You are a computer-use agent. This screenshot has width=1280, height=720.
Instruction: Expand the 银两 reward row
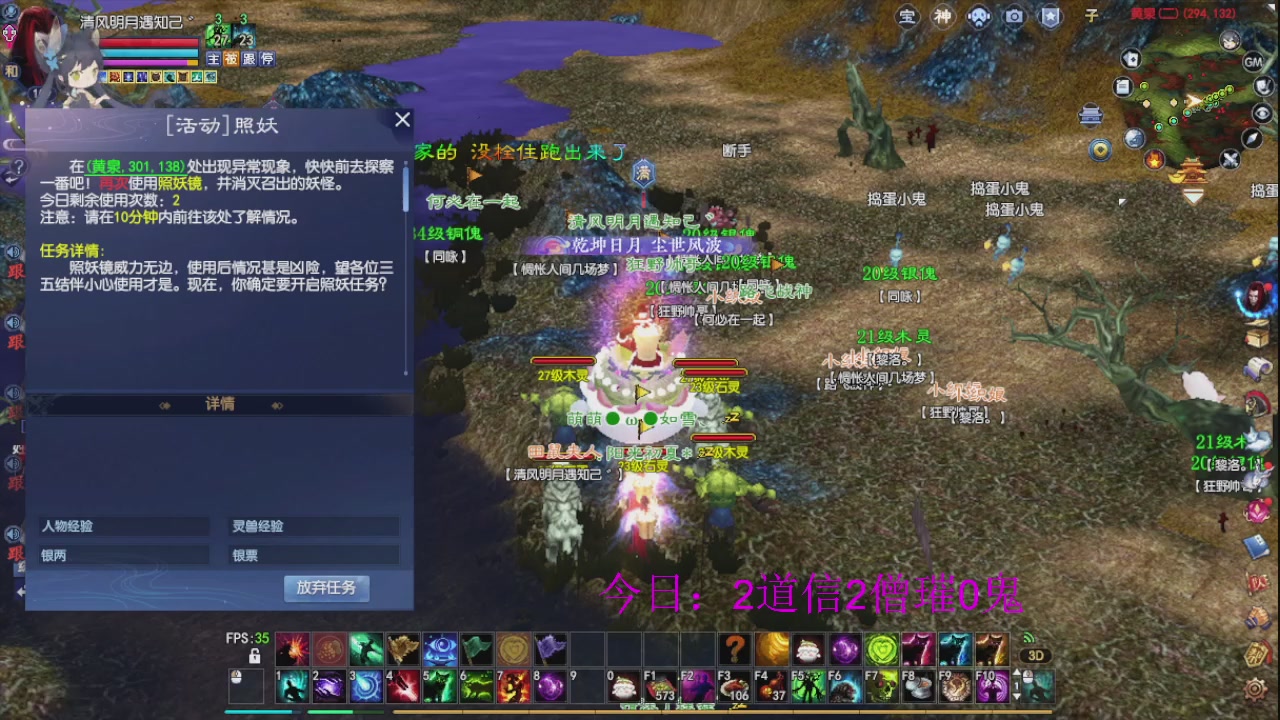[123, 554]
